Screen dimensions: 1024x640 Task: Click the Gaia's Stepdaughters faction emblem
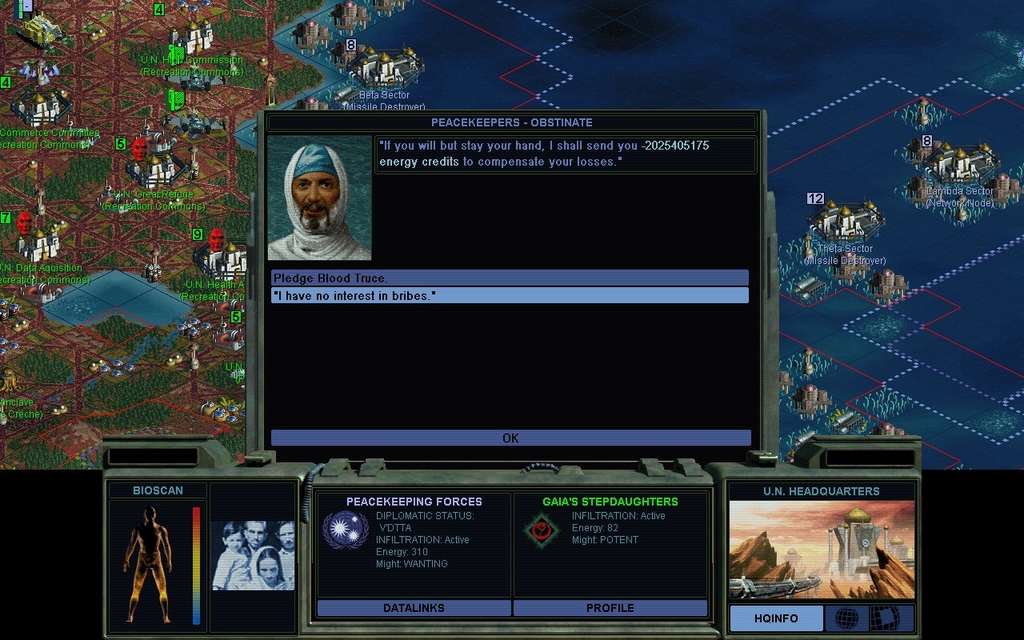(541, 530)
